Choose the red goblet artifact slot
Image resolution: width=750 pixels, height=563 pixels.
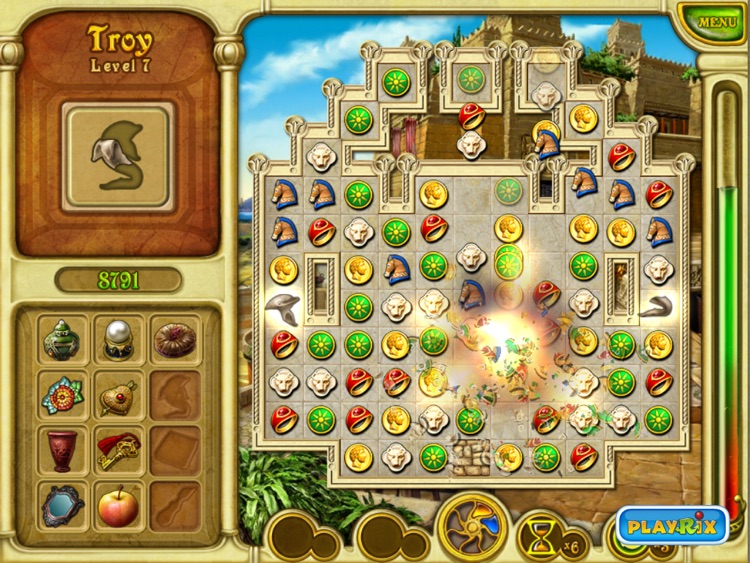pos(65,451)
